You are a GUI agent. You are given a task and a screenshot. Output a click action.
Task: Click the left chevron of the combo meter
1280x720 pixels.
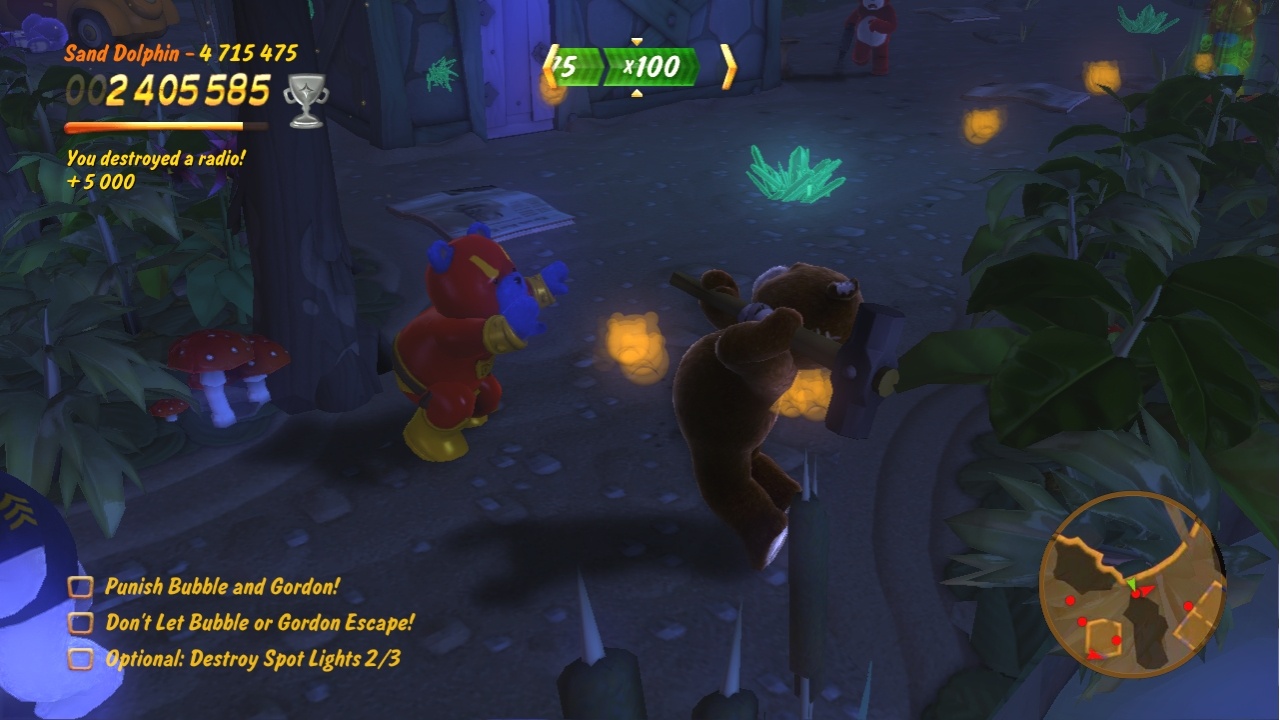pyautogui.click(x=551, y=66)
